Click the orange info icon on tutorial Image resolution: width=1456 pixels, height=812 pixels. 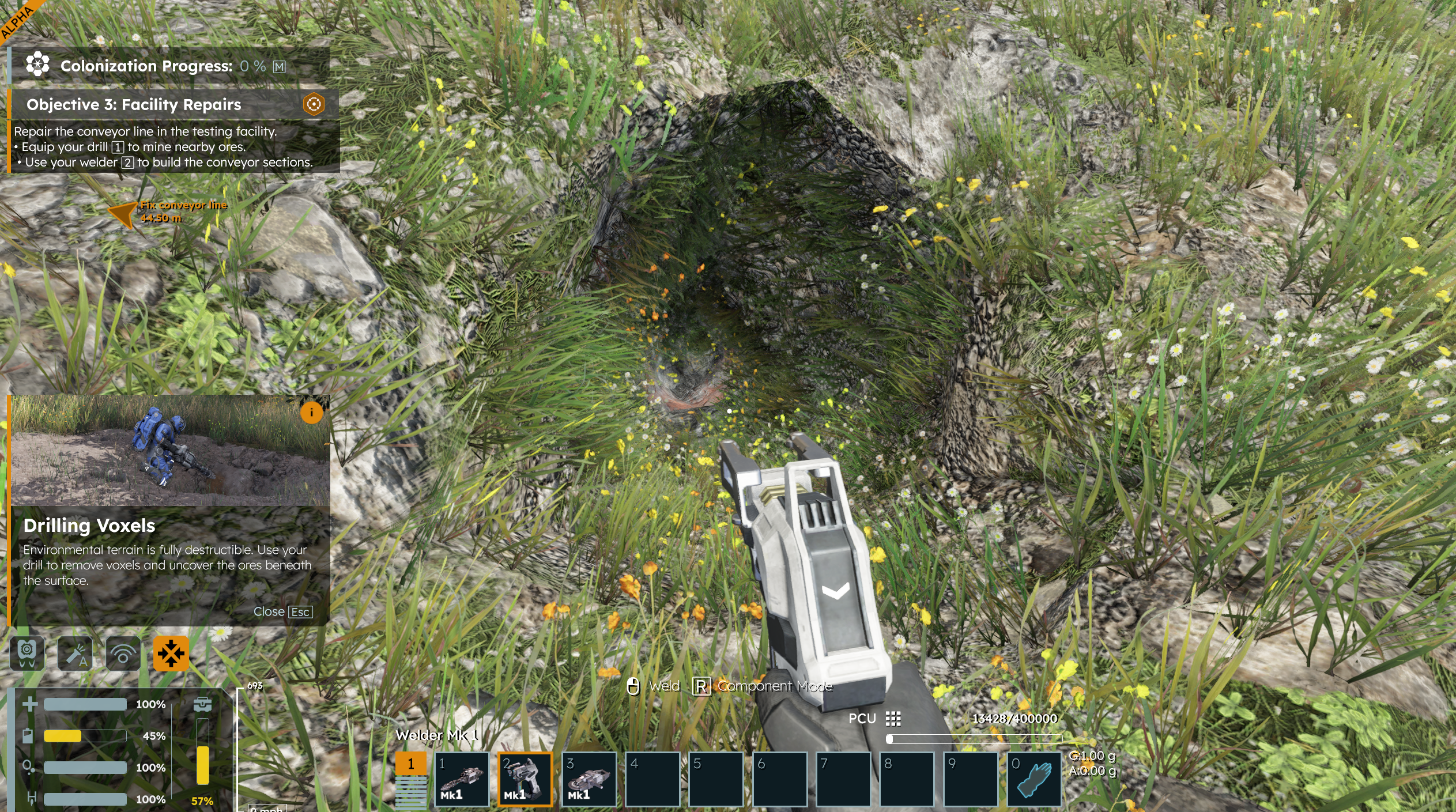click(x=311, y=413)
